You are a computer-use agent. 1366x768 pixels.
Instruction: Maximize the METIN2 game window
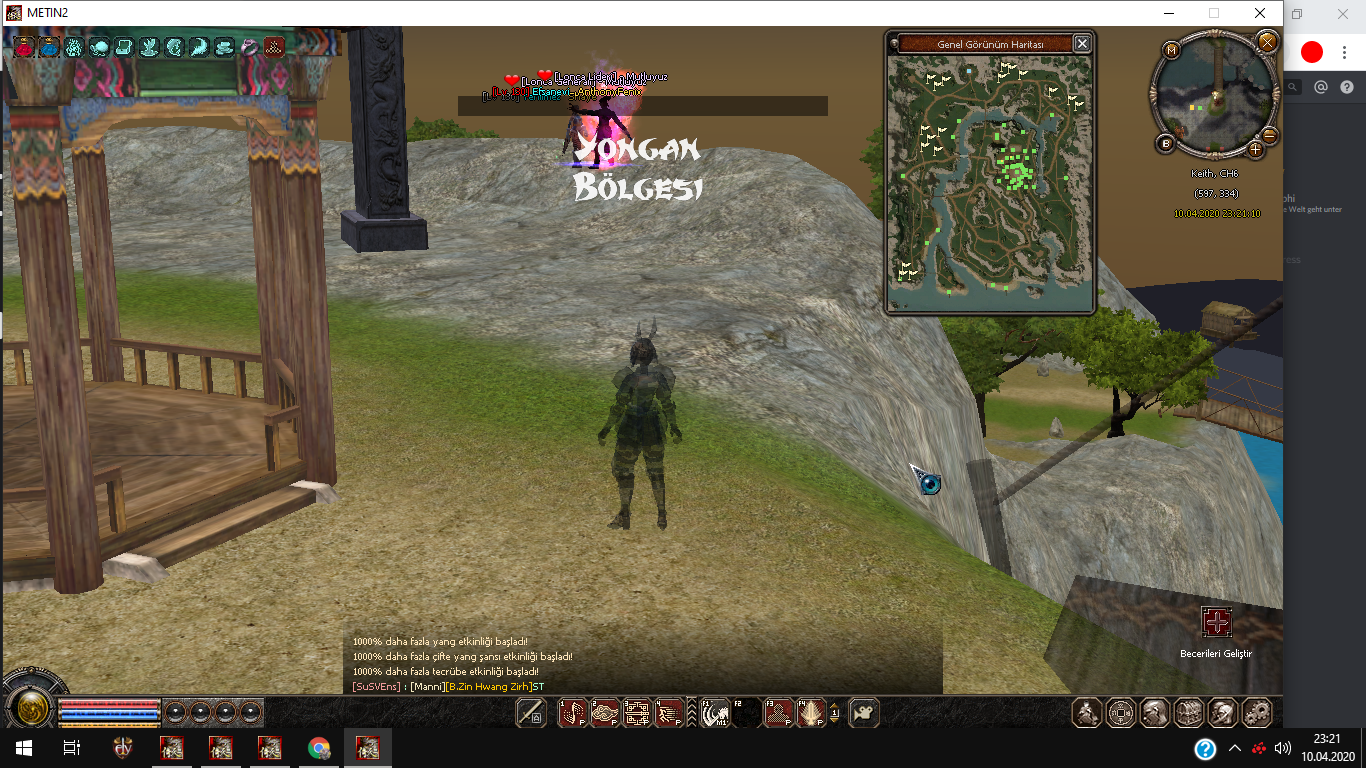pos(1214,13)
